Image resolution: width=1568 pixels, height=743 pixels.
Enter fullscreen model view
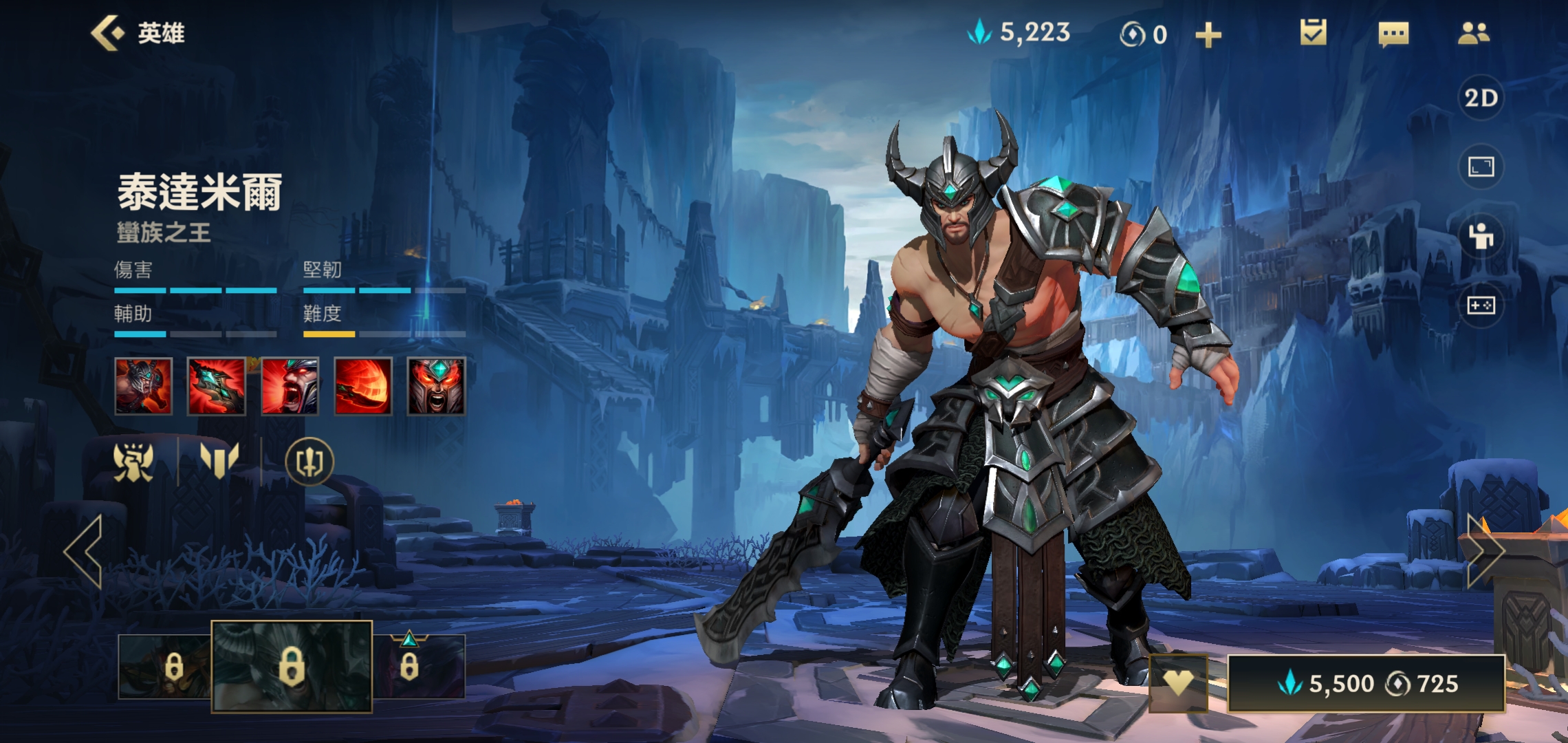point(1481,166)
